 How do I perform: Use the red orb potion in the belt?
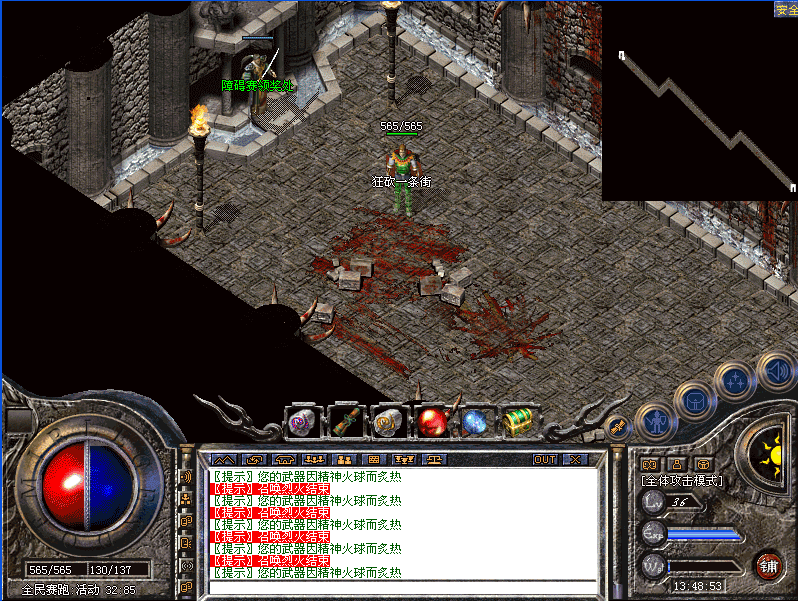coord(432,422)
